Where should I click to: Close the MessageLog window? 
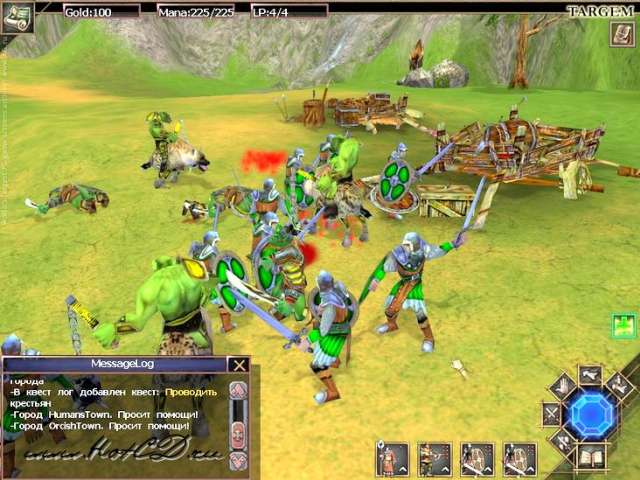[x=238, y=365]
